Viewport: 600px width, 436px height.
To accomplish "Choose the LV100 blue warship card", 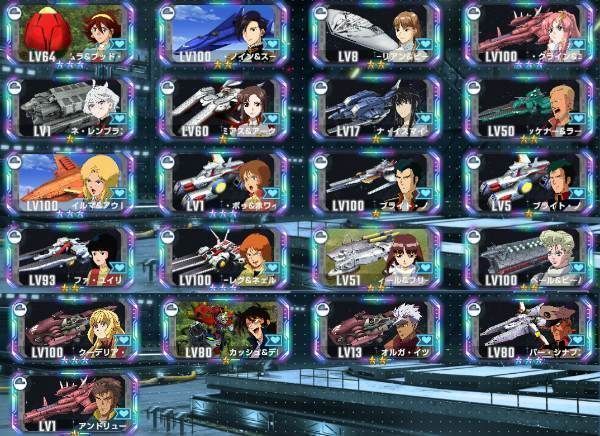I will [x=223, y=33].
